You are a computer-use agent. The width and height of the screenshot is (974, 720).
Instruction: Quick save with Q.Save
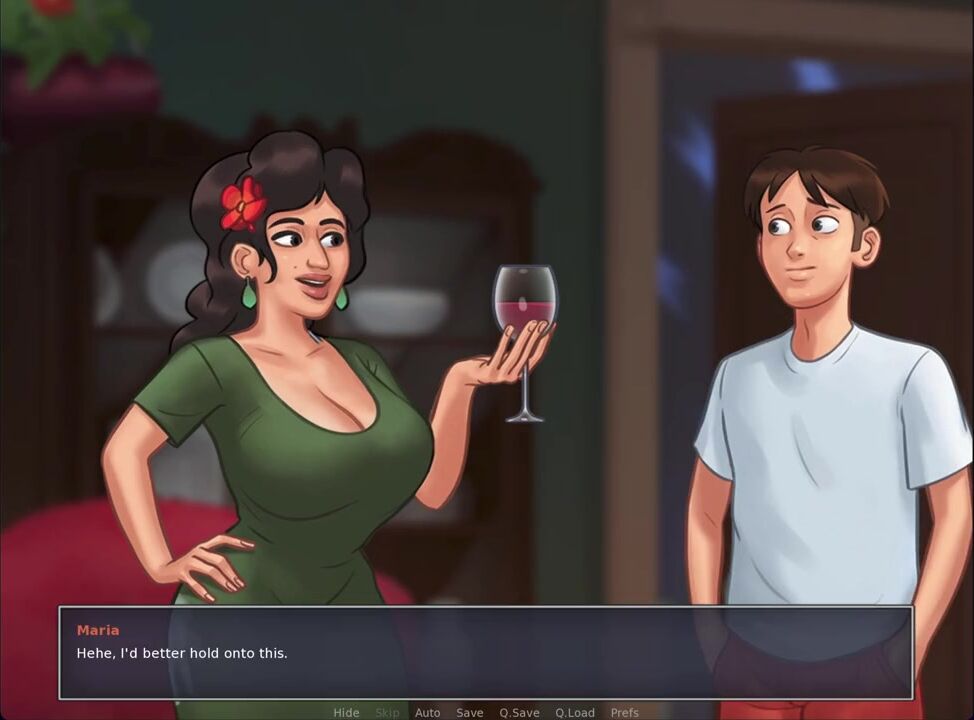pos(519,712)
